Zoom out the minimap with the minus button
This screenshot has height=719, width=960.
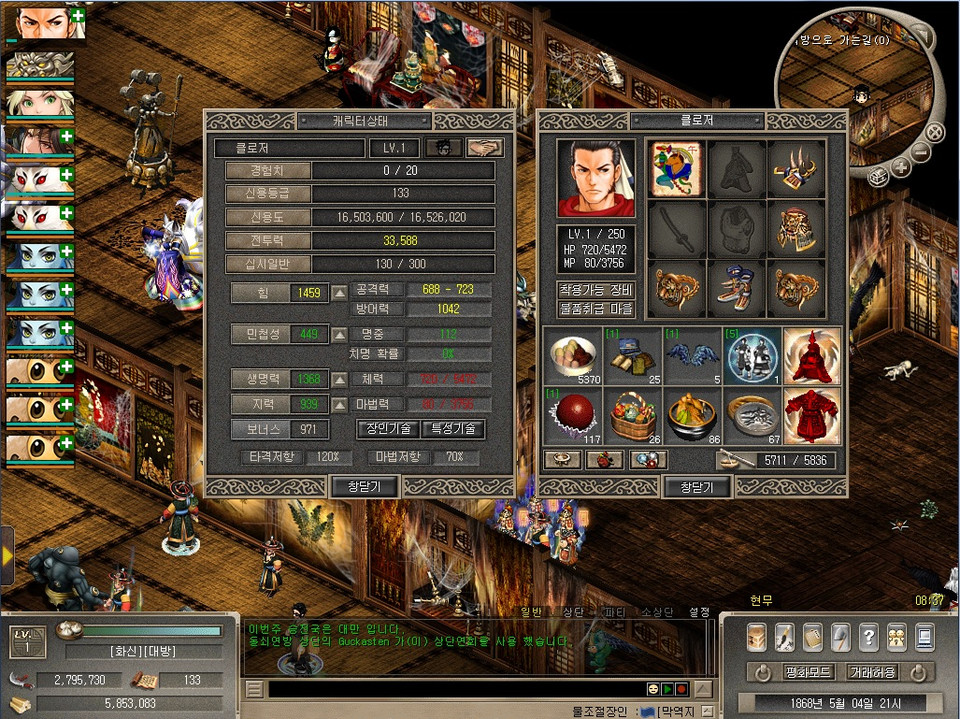[922, 152]
